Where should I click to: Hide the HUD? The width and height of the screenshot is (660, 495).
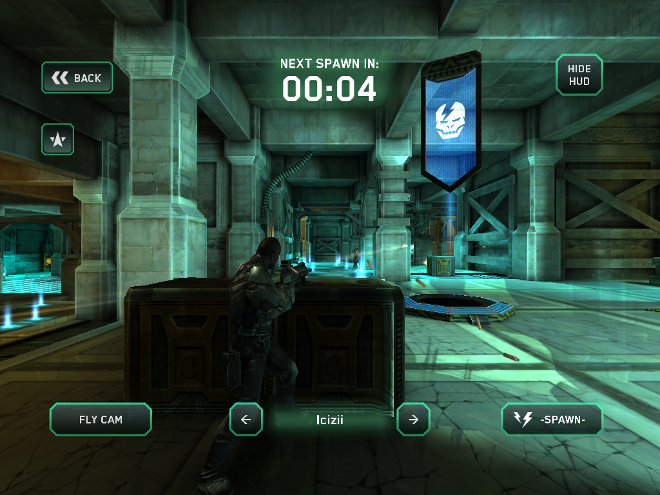click(579, 75)
